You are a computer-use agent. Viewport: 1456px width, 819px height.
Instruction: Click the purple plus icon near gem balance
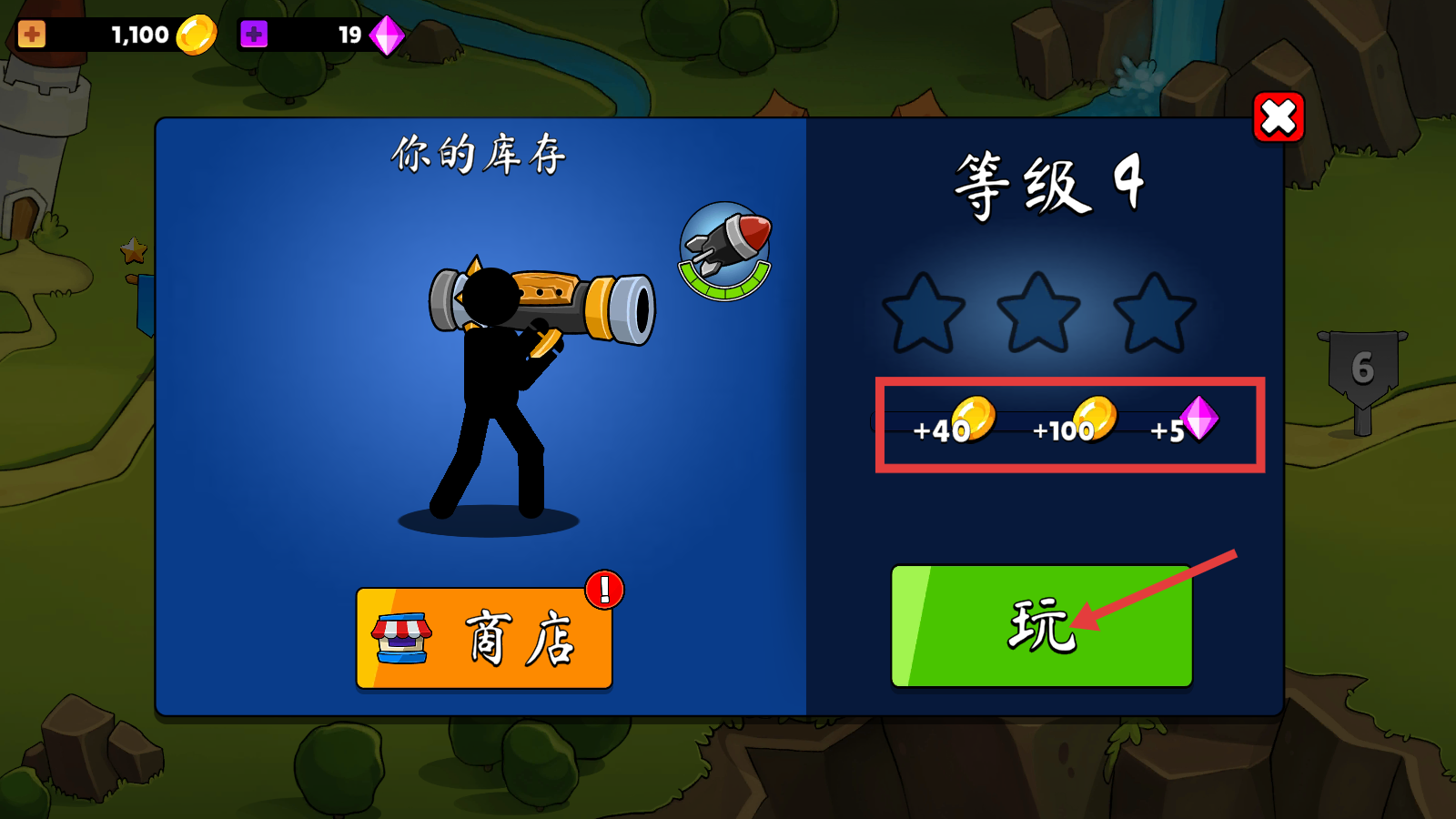pos(251,34)
